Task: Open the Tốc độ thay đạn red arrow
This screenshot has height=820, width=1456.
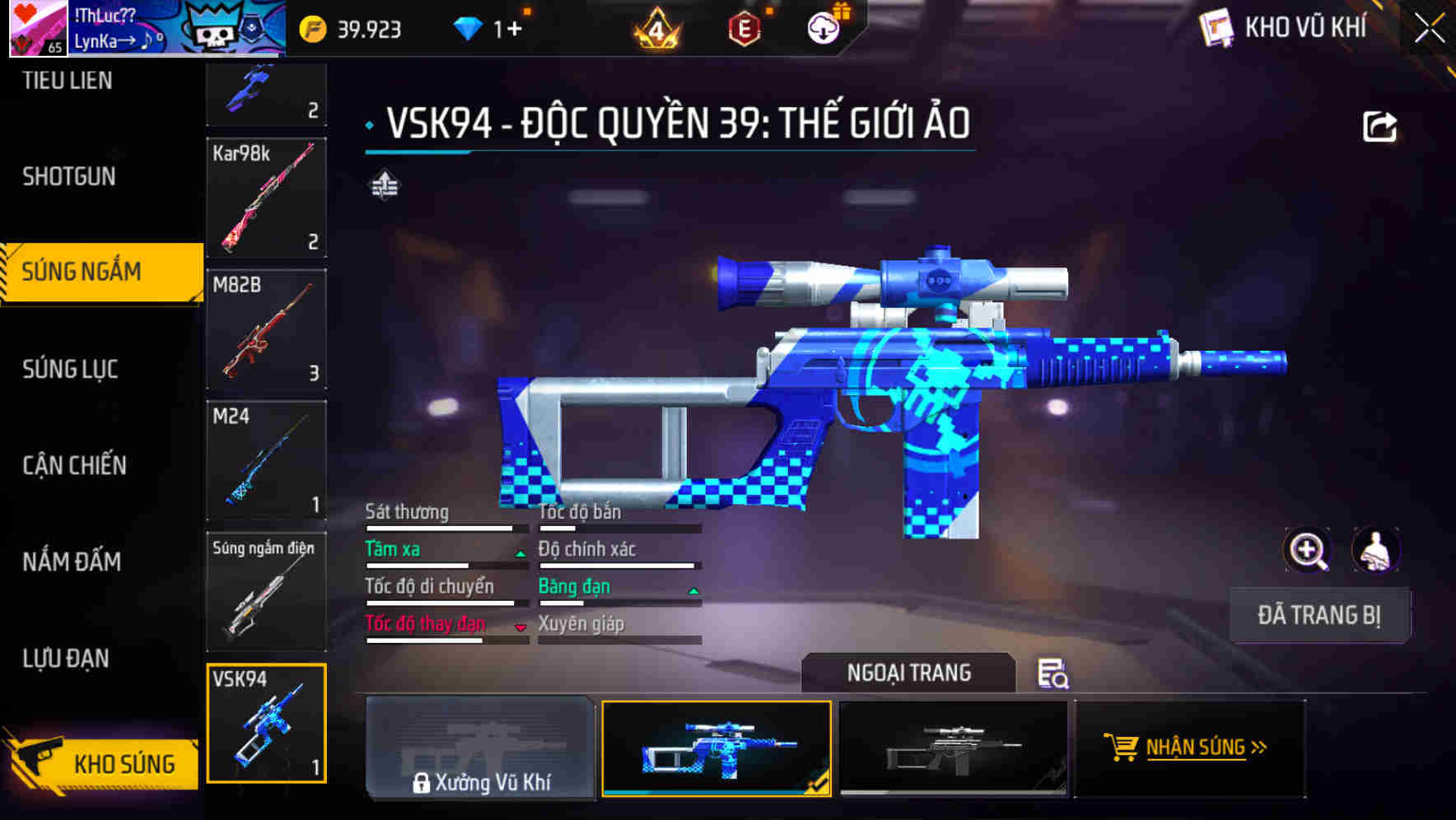Action: [520, 628]
